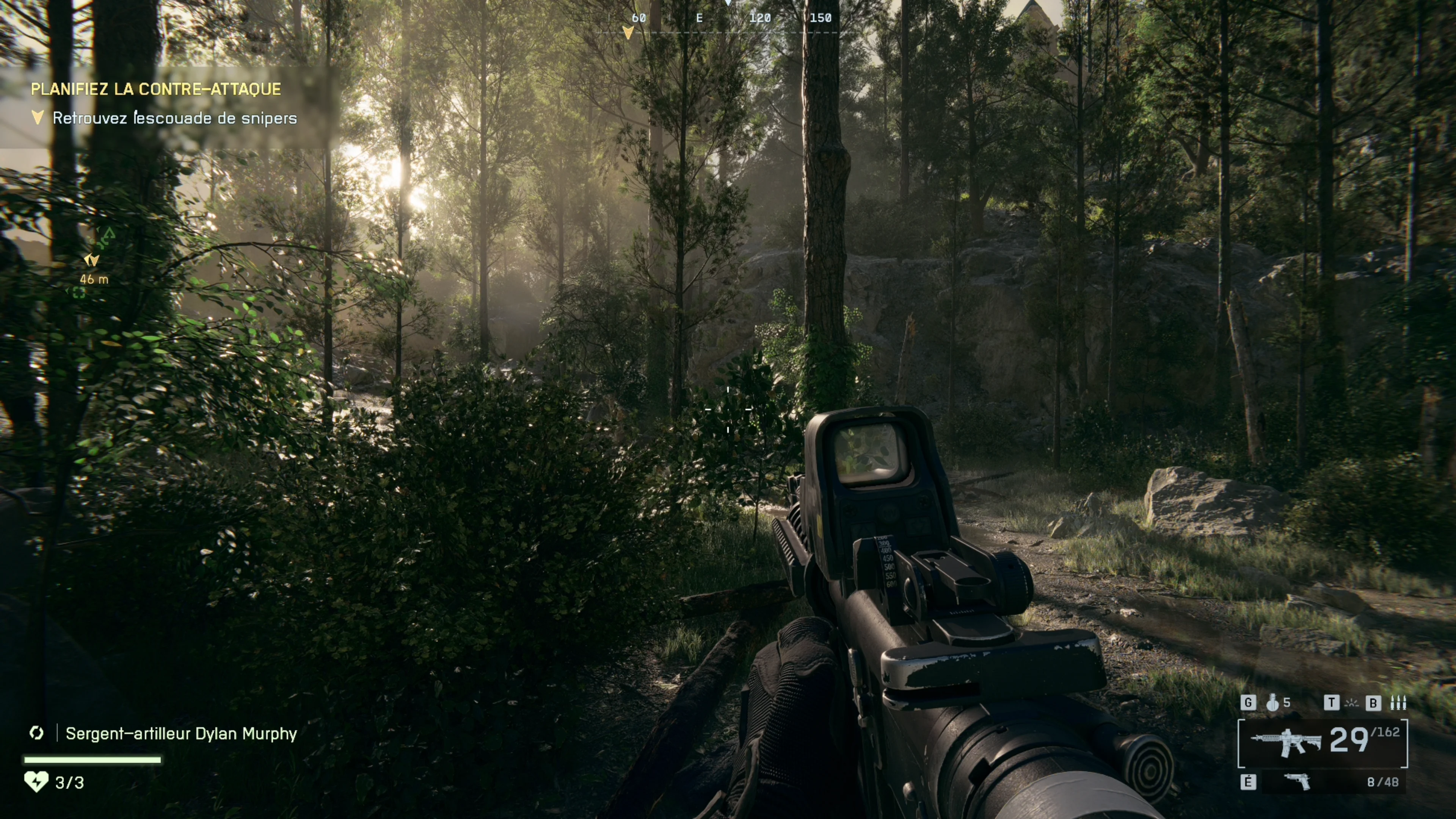Select the assault rifle primary weapon slot
The image size is (1456, 819).
click(x=1285, y=742)
